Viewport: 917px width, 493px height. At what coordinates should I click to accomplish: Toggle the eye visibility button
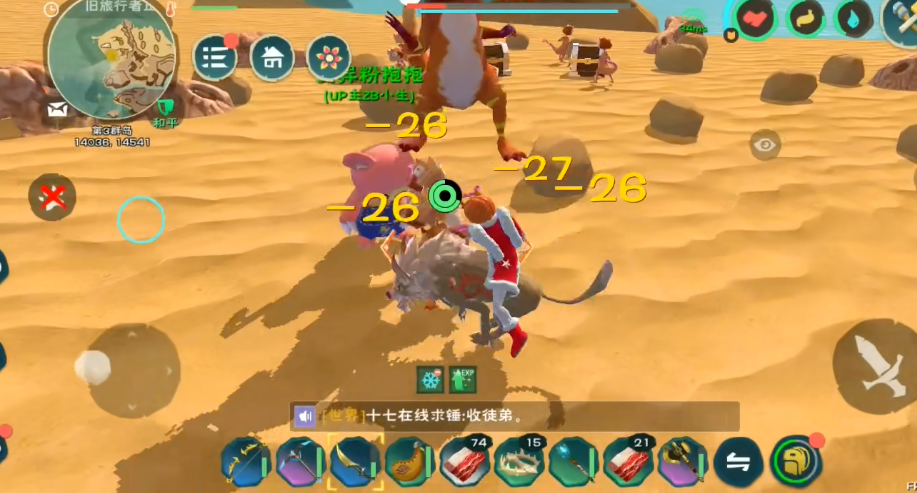tap(766, 145)
